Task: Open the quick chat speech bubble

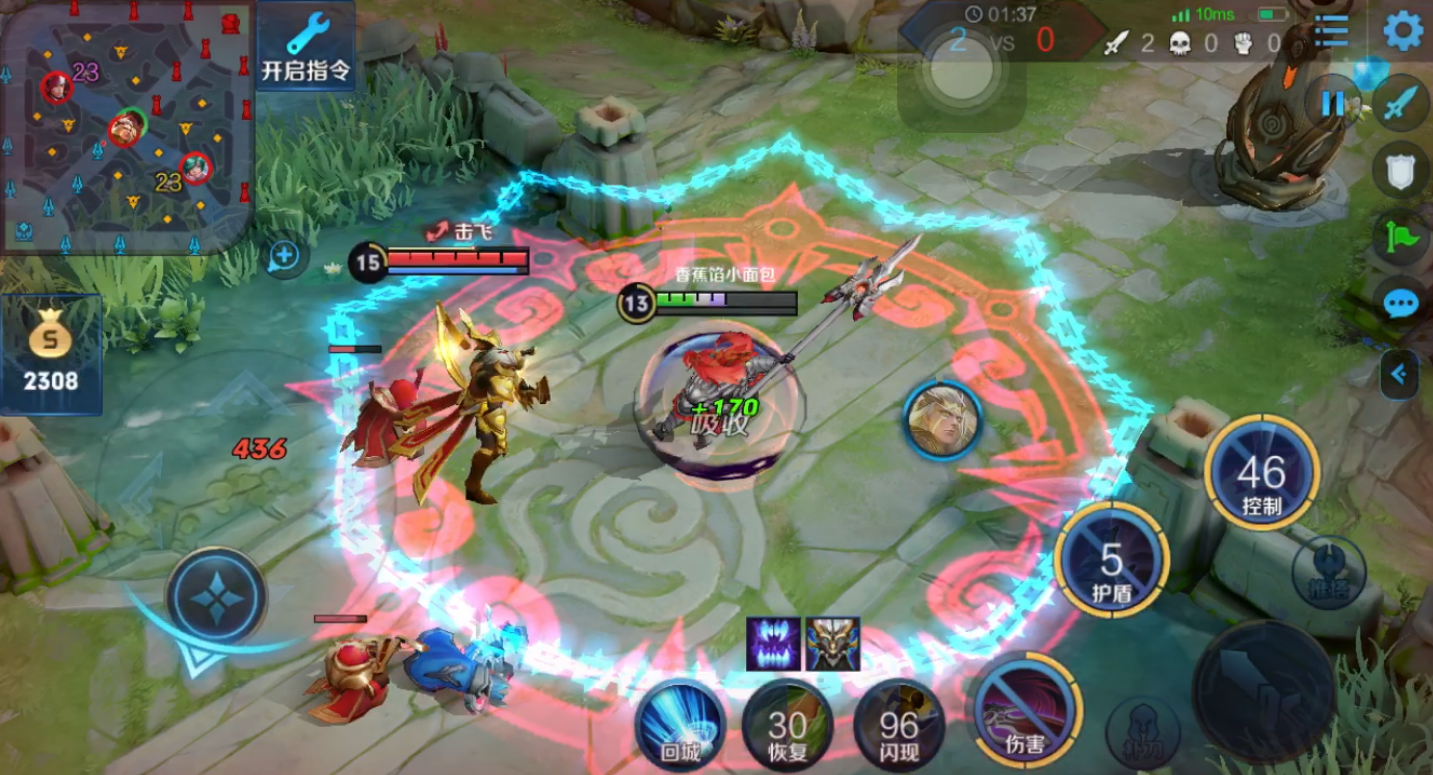Action: (x=1401, y=304)
